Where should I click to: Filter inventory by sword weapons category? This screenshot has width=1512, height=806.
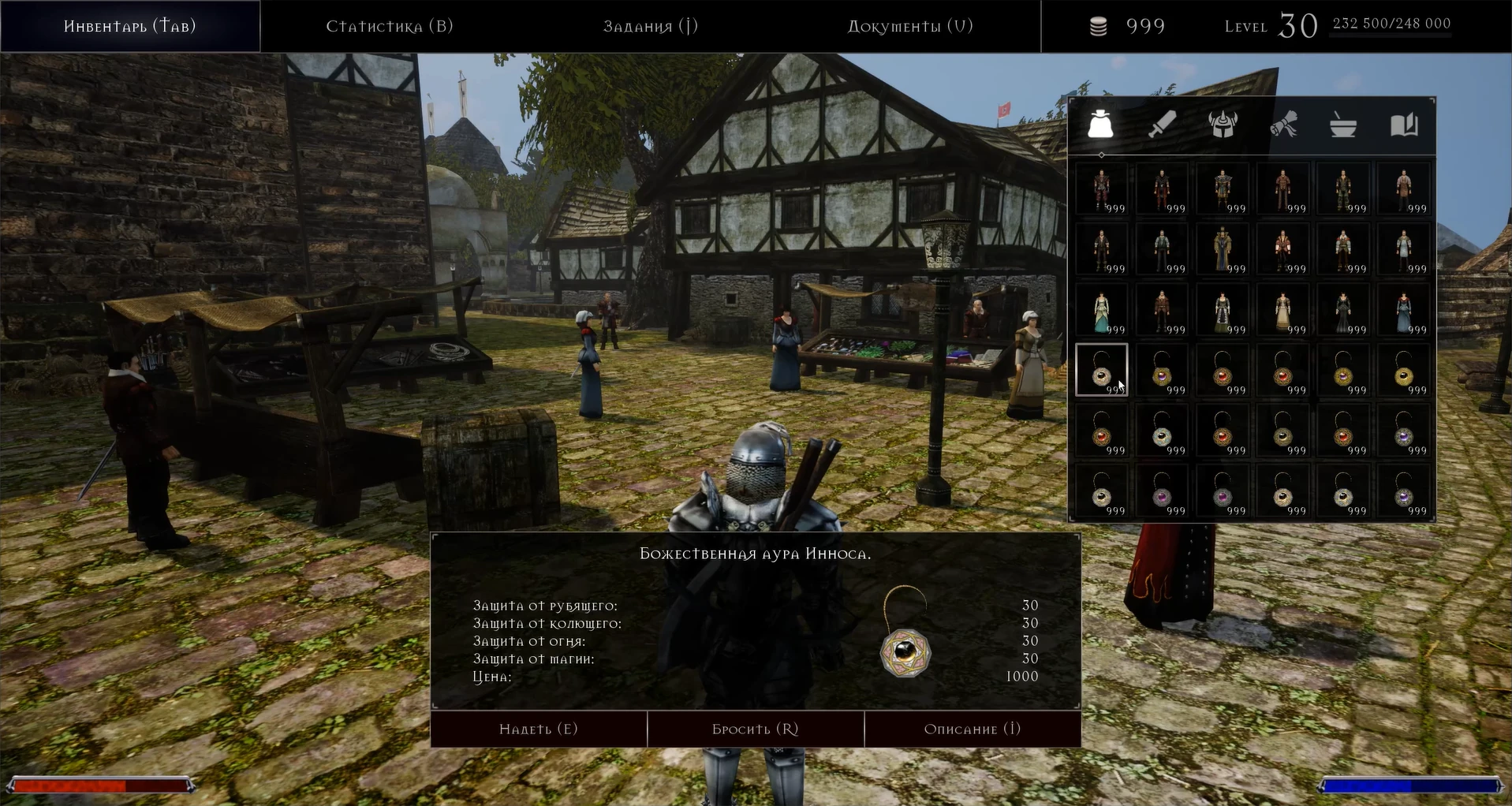[1162, 125]
